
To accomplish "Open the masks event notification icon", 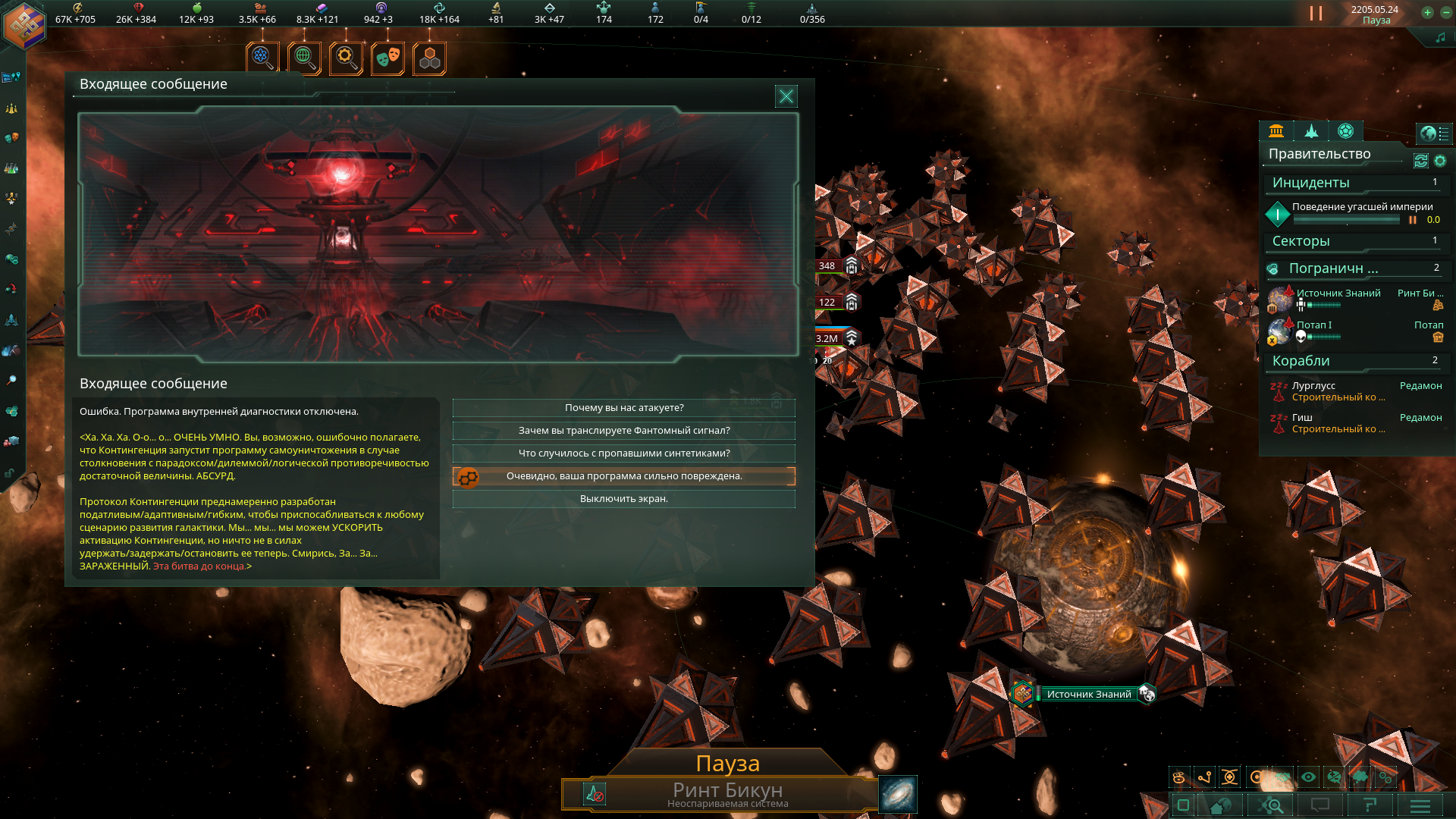I will (388, 58).
